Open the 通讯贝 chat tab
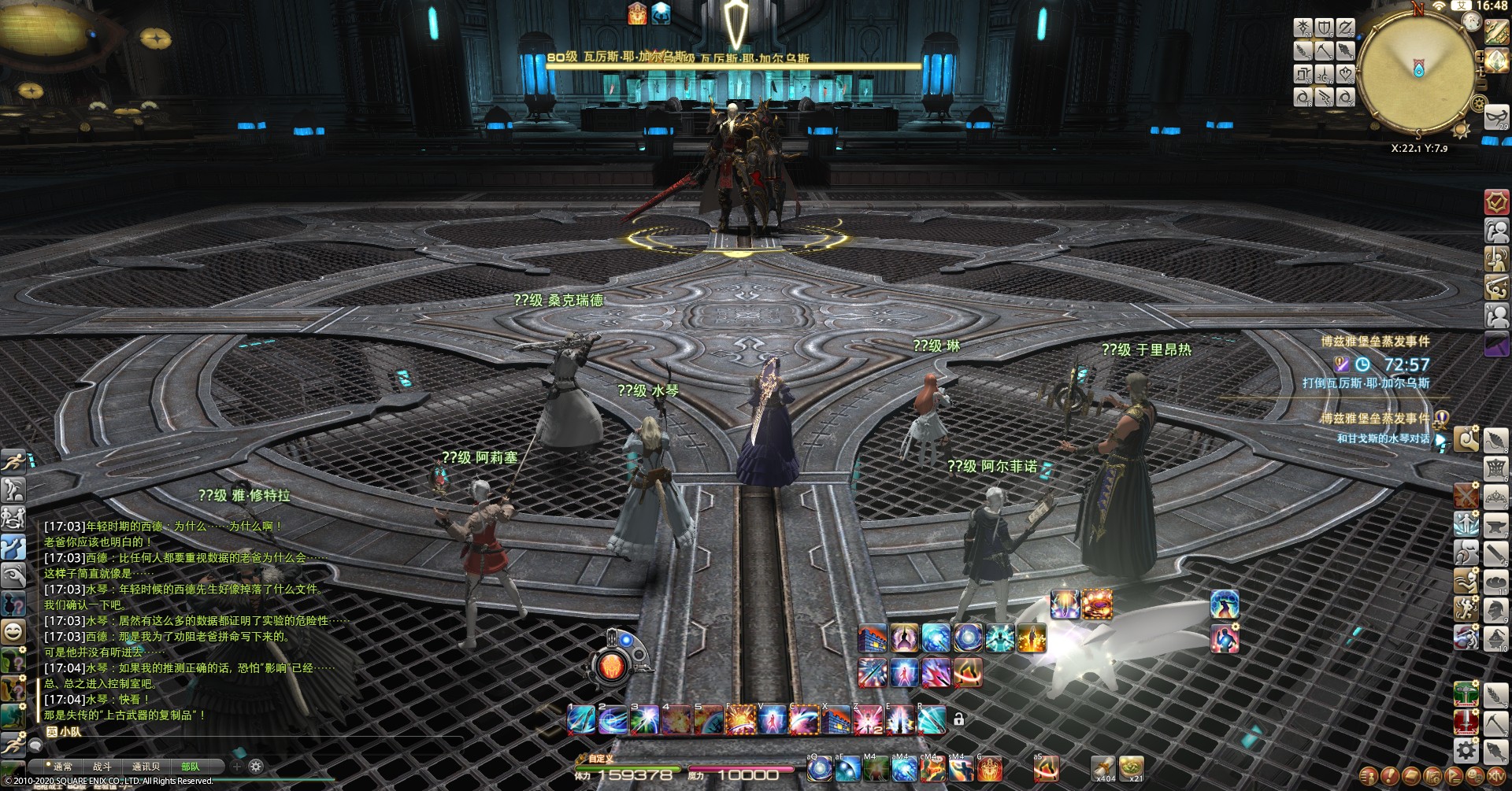The width and height of the screenshot is (1512, 791). 146,766
